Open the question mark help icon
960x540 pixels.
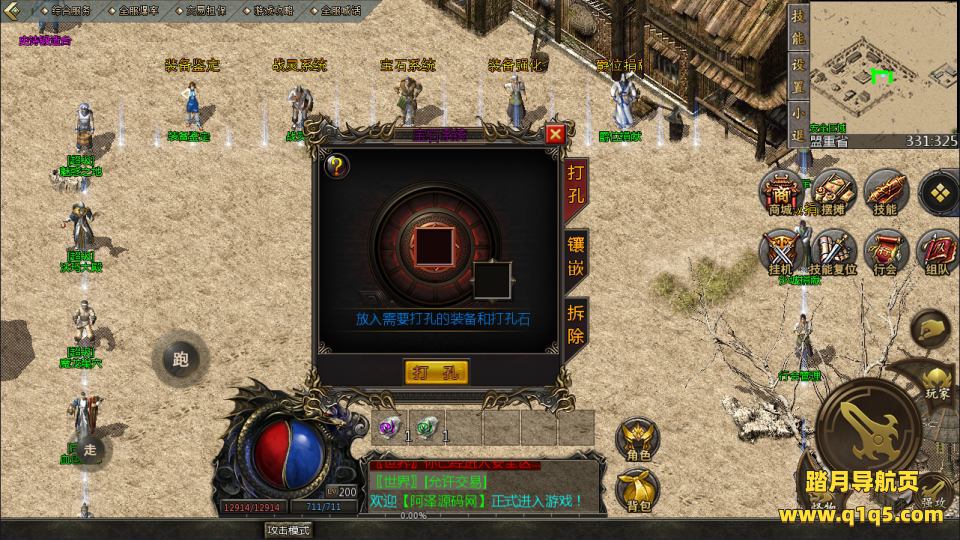337,166
